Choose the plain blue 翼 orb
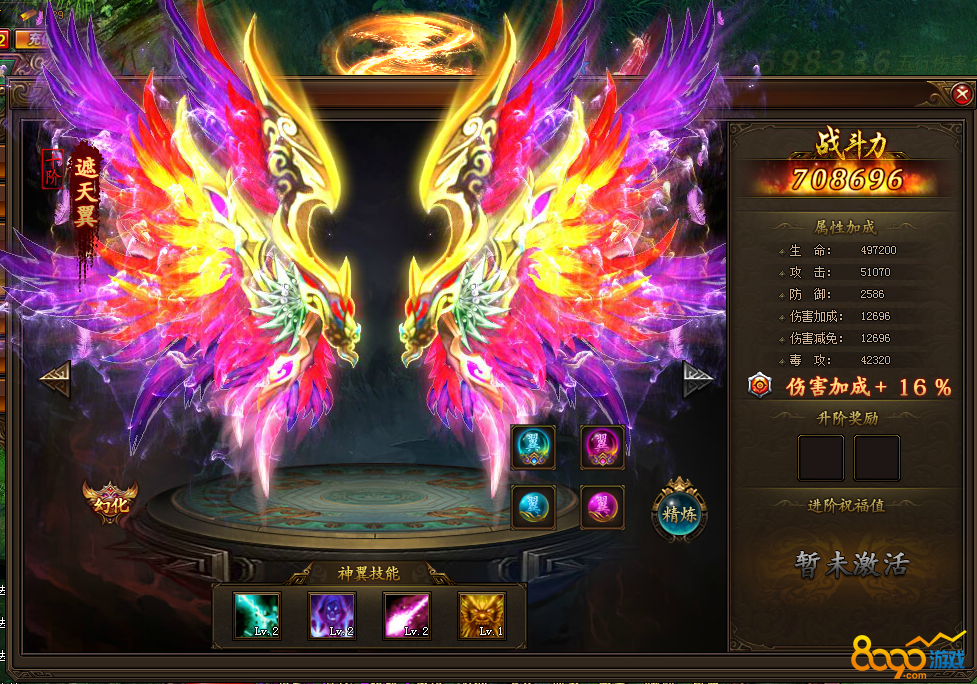Screen dimensions: 977x684 point(533,507)
